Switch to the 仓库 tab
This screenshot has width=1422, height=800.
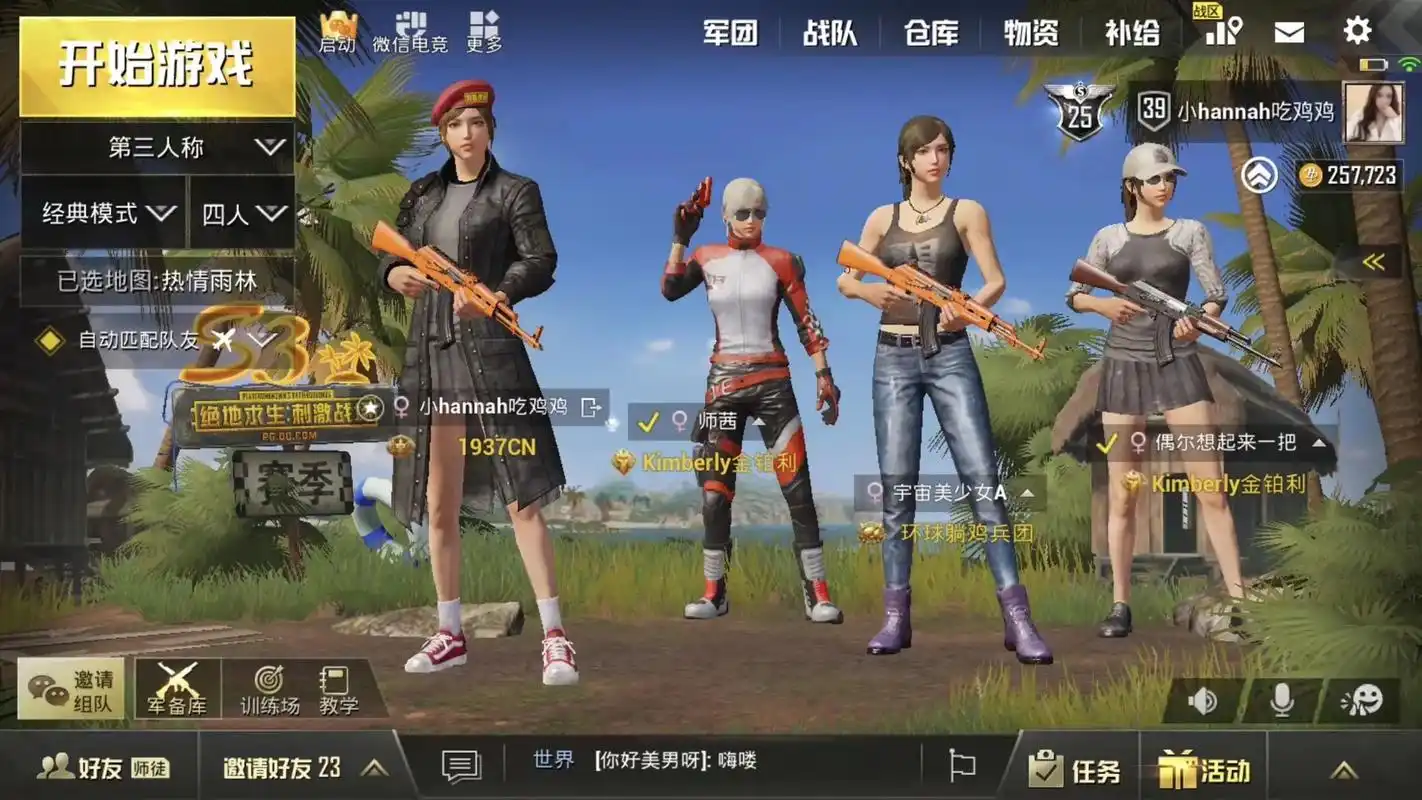(931, 33)
